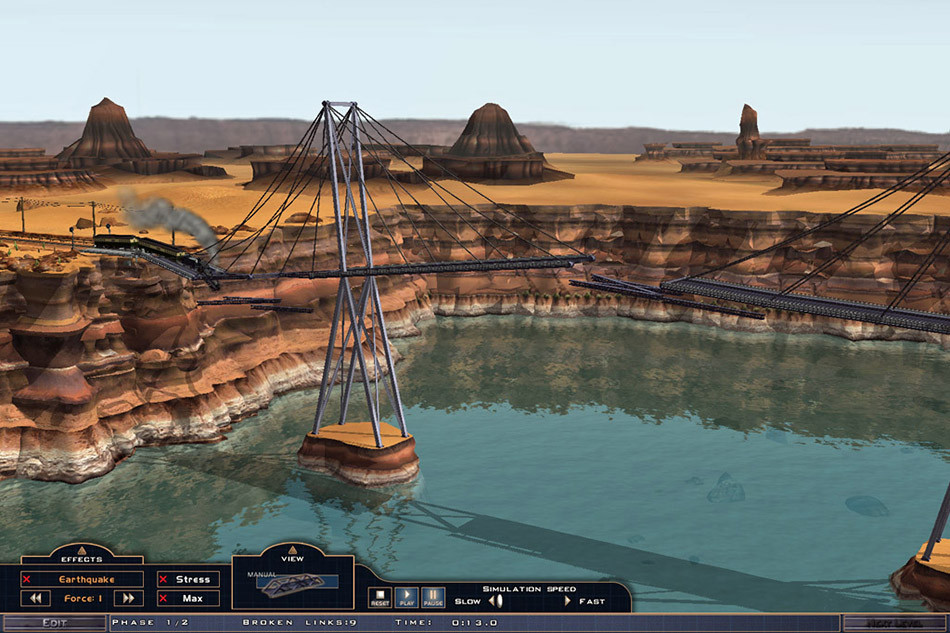
Task: Collapse the View panel arrow
Action: (293, 549)
